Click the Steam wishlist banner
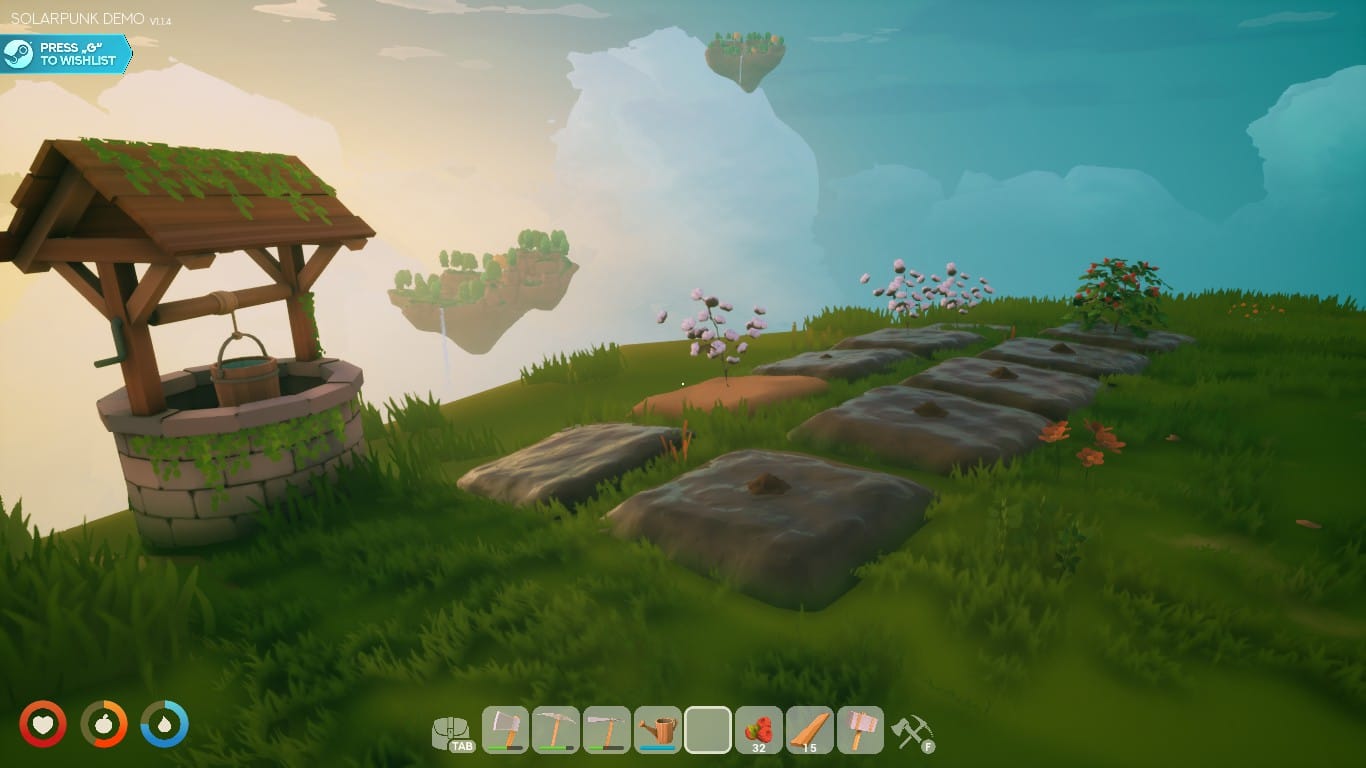The image size is (1366, 768). pyautogui.click(x=65, y=54)
